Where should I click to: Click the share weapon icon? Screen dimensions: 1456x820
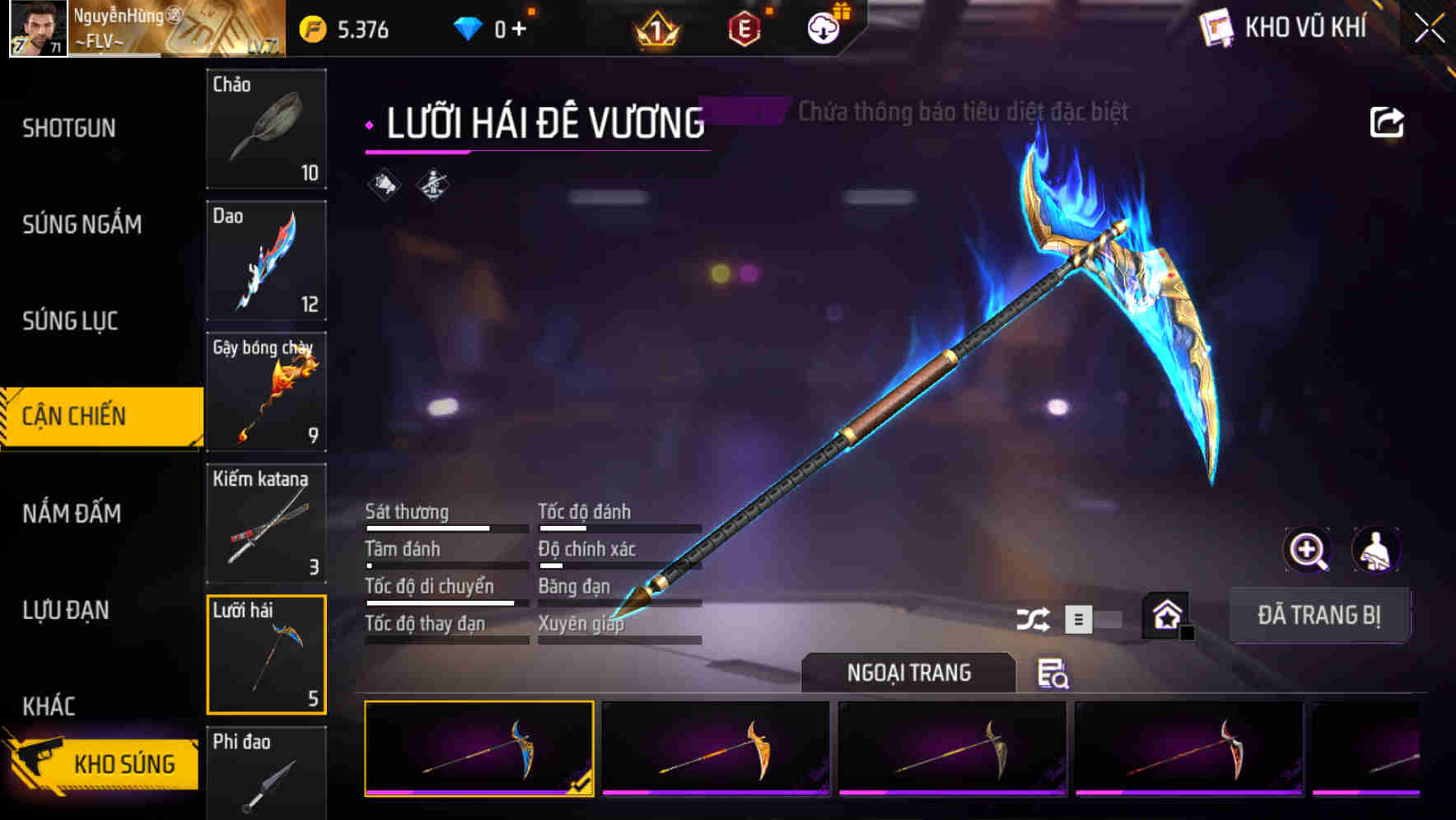1388,121
